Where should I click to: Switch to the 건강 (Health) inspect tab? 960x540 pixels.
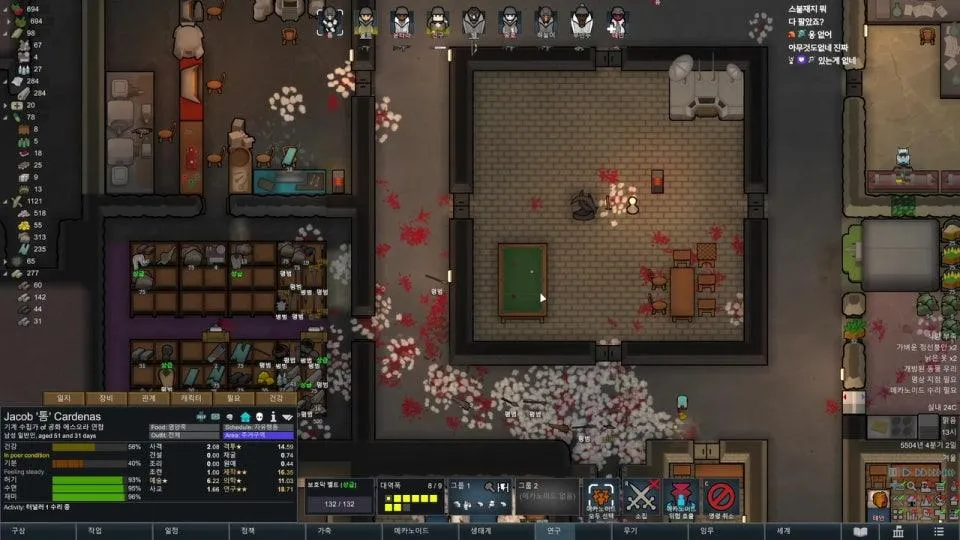(x=275, y=398)
